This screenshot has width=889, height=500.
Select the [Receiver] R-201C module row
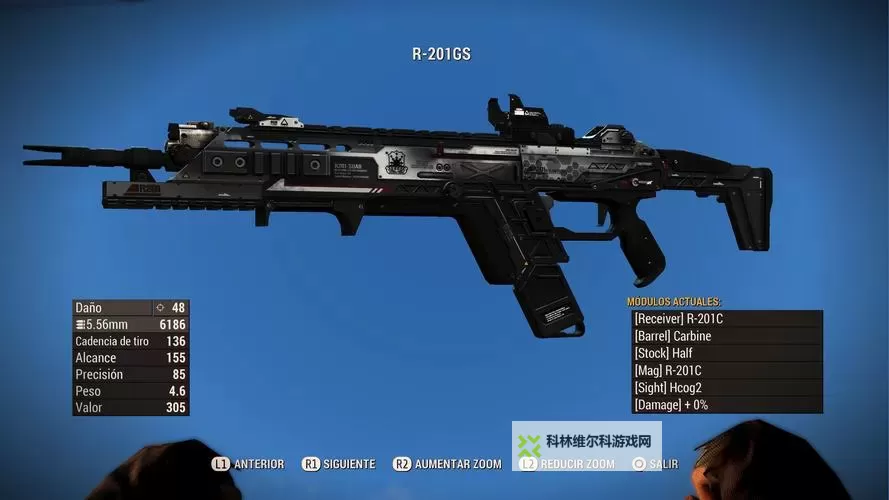[727, 319]
